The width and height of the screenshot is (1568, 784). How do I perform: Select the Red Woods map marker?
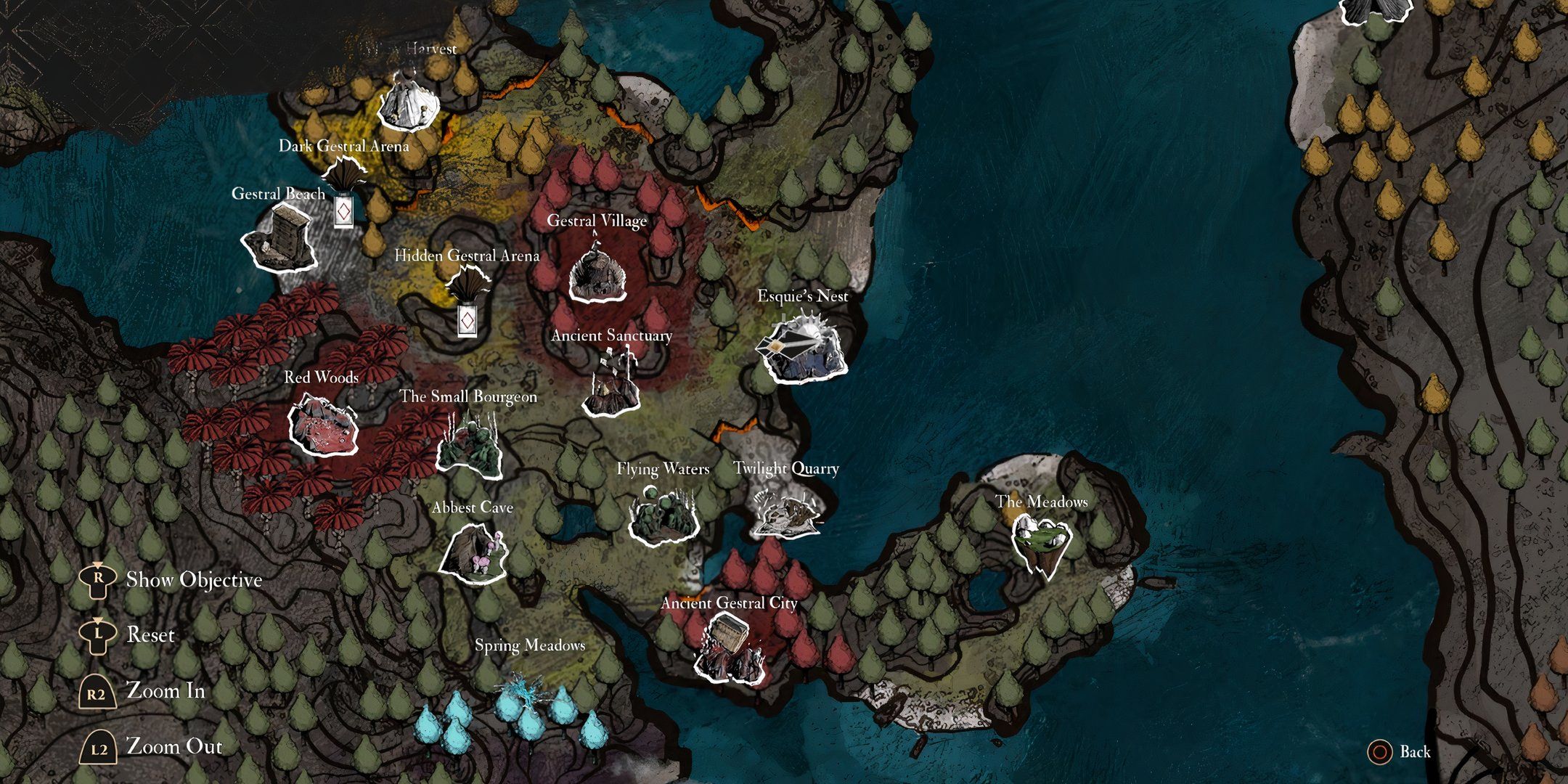(x=323, y=425)
